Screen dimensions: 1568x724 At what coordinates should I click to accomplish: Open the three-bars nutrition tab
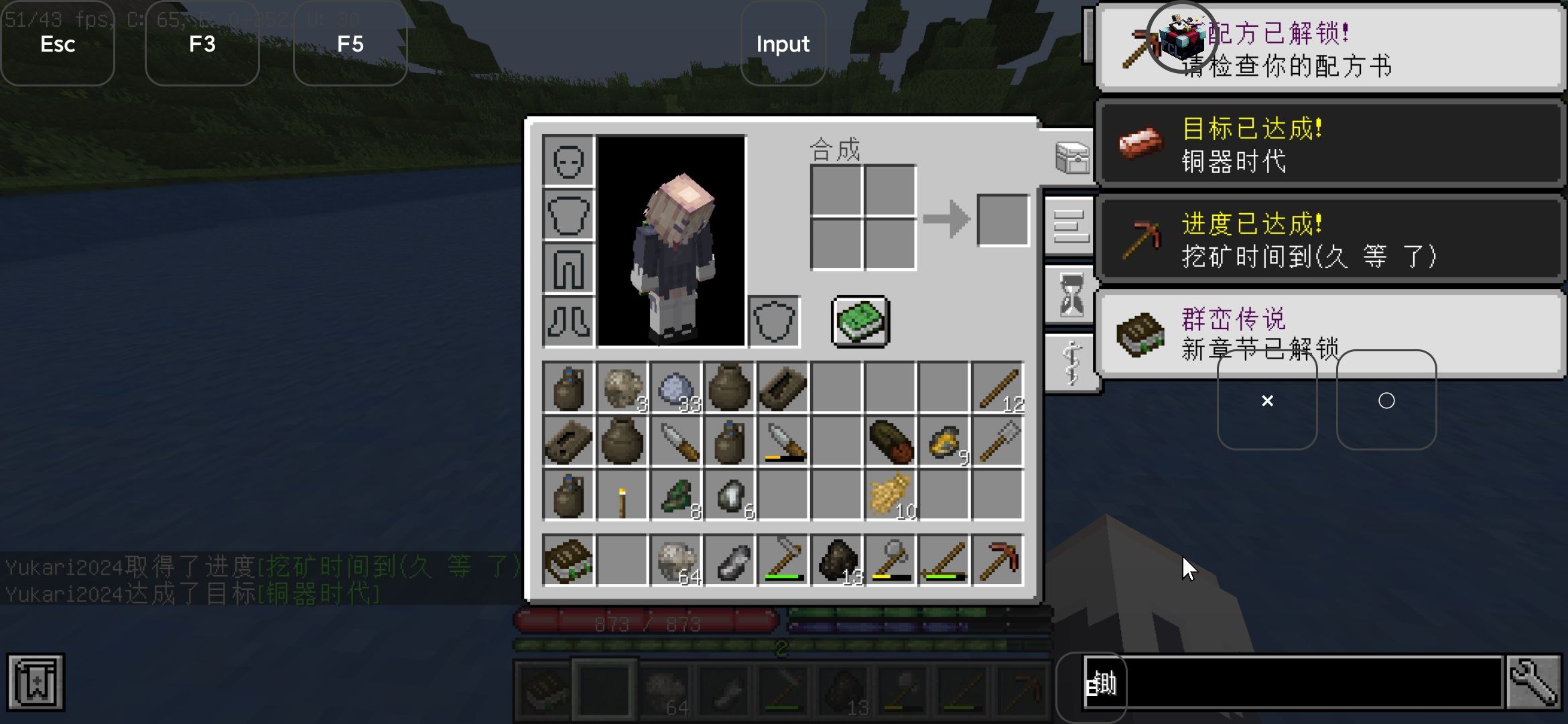click(x=1071, y=227)
